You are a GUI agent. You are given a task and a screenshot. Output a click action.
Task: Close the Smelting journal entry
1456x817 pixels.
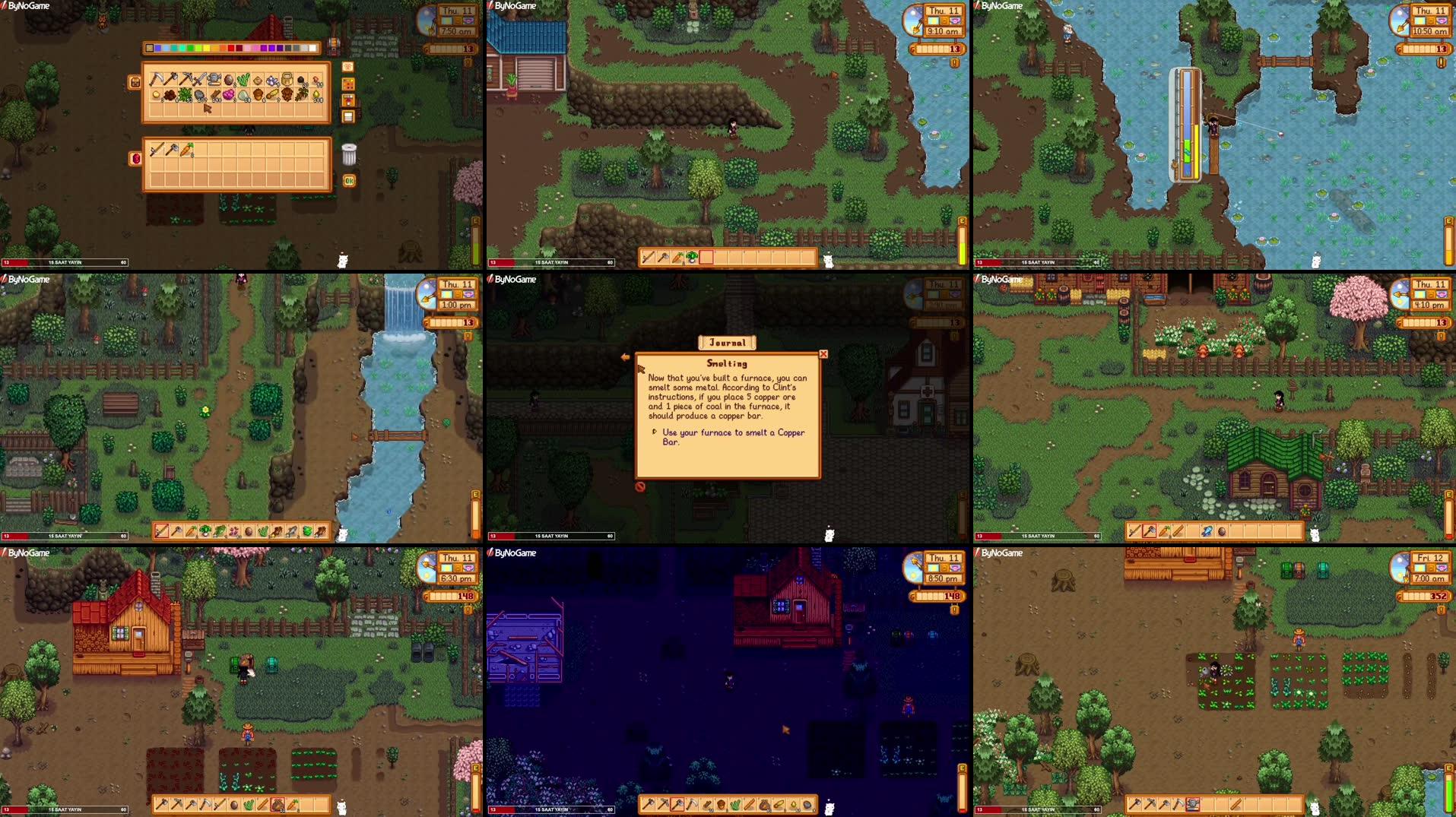[823, 354]
